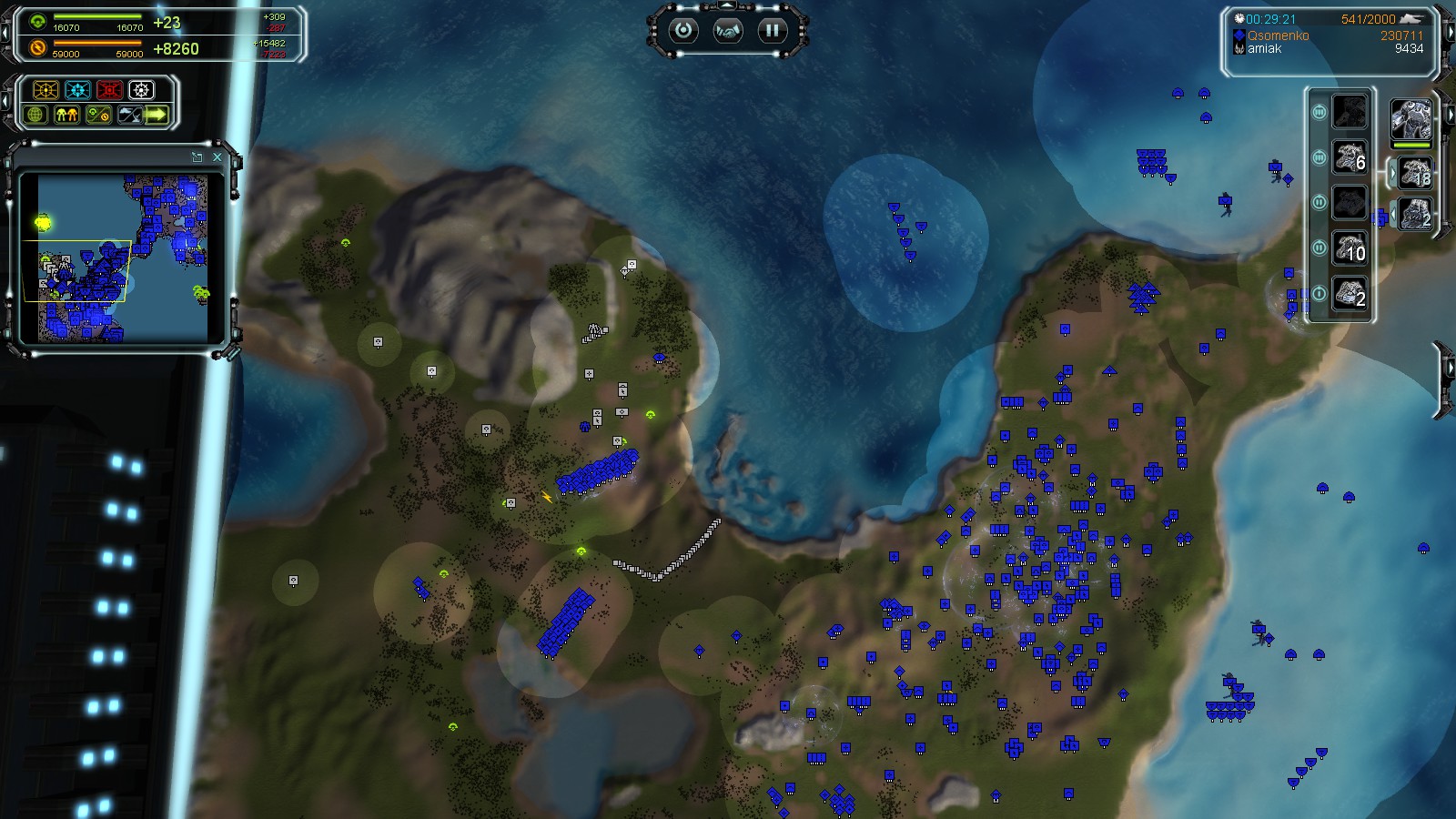Close the minimap window
Image resolution: width=1456 pixels, height=819 pixels.
click(216, 157)
